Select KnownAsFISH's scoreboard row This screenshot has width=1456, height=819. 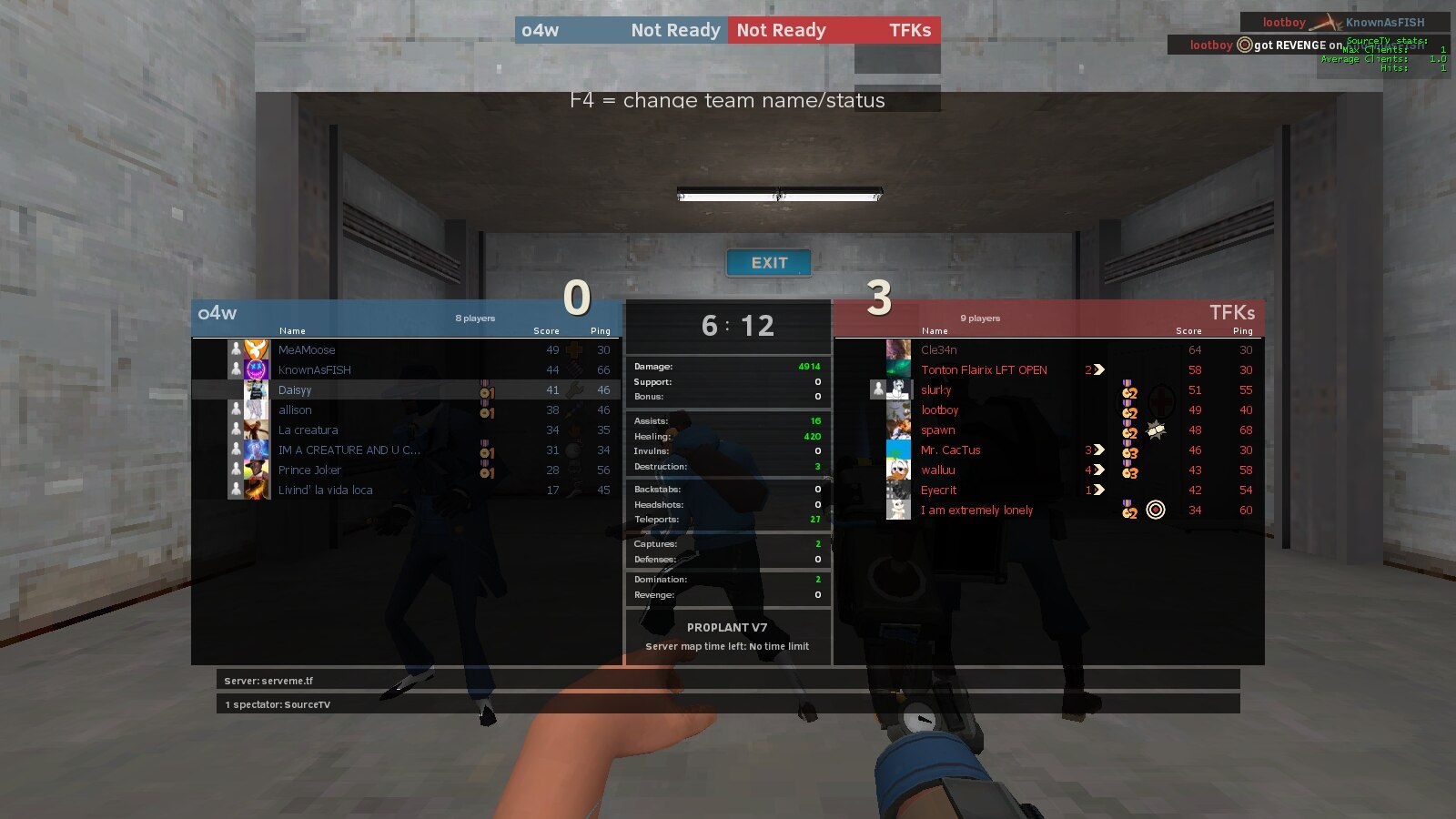coord(314,370)
